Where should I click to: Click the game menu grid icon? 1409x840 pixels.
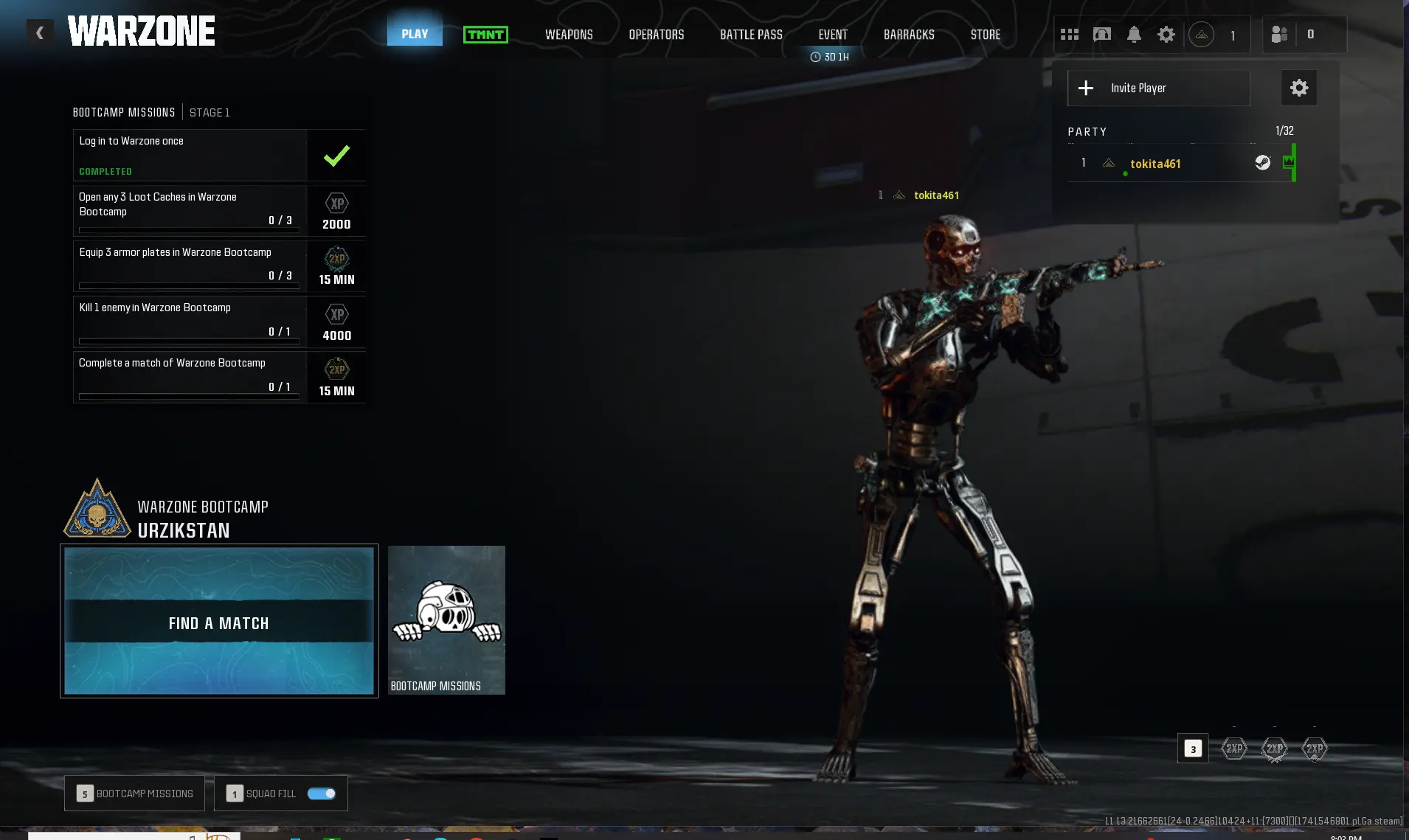pyautogui.click(x=1068, y=33)
